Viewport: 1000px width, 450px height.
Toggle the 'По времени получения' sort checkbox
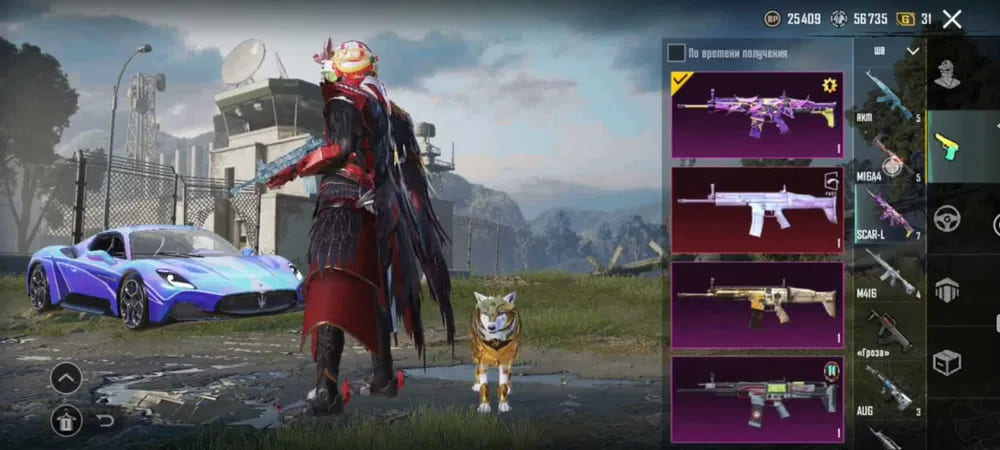pos(677,52)
